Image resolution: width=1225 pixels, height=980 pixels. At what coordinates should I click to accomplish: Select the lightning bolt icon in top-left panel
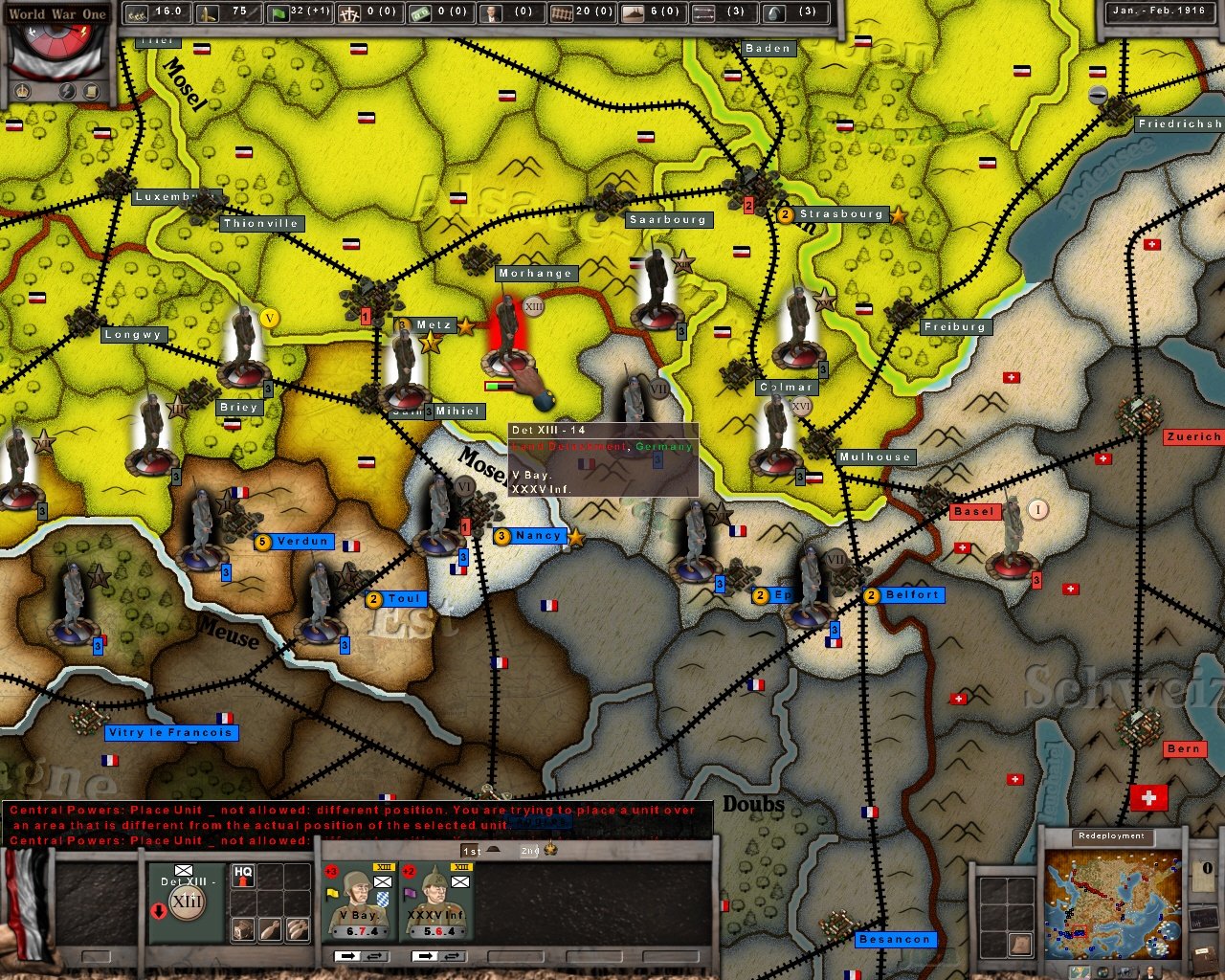66,90
